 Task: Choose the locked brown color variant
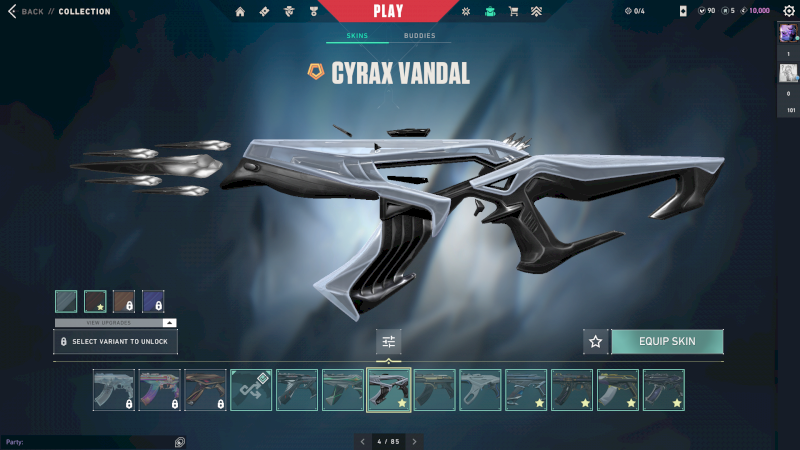pos(124,302)
